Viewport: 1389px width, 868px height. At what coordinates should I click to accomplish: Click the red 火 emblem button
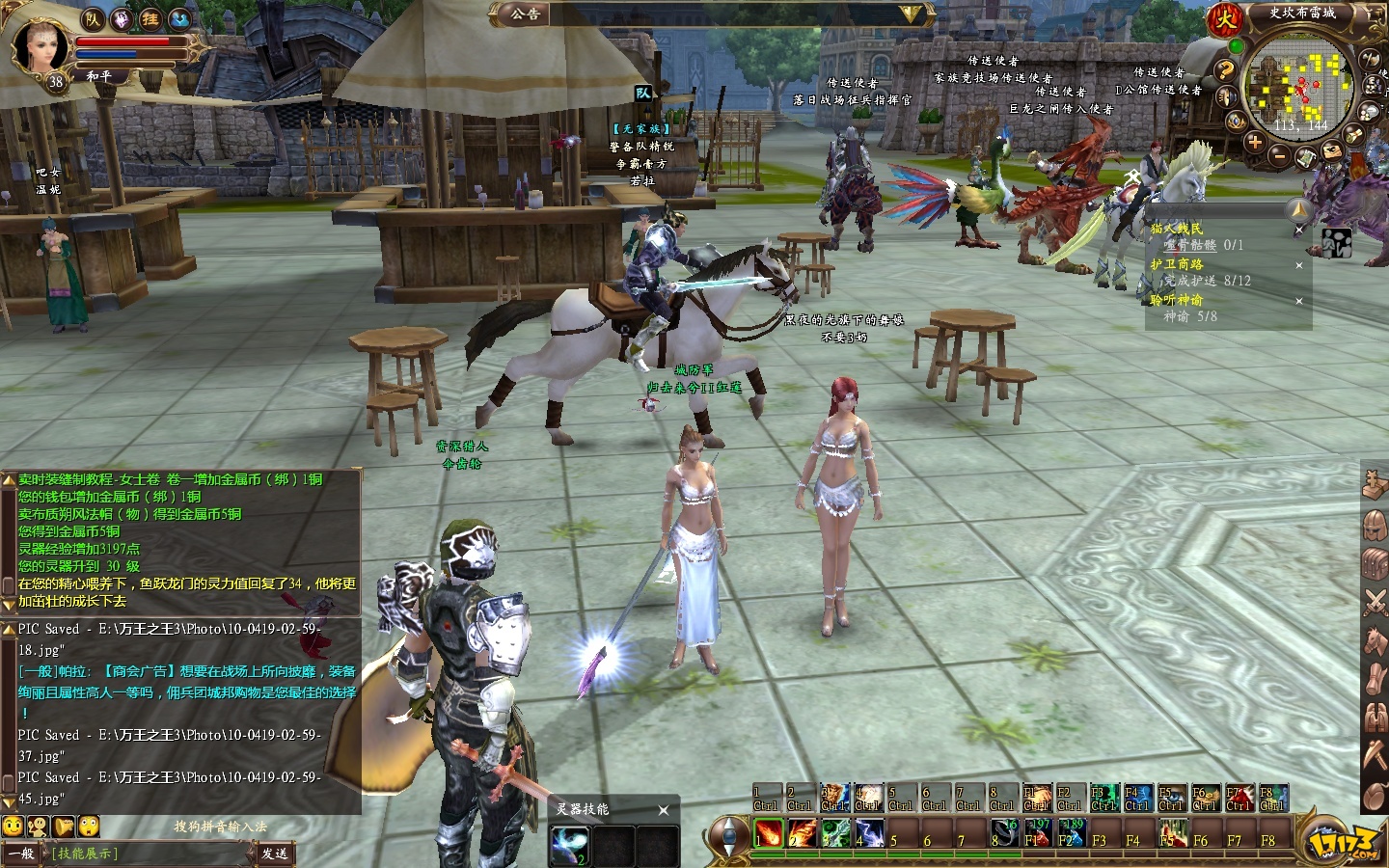1226,18
